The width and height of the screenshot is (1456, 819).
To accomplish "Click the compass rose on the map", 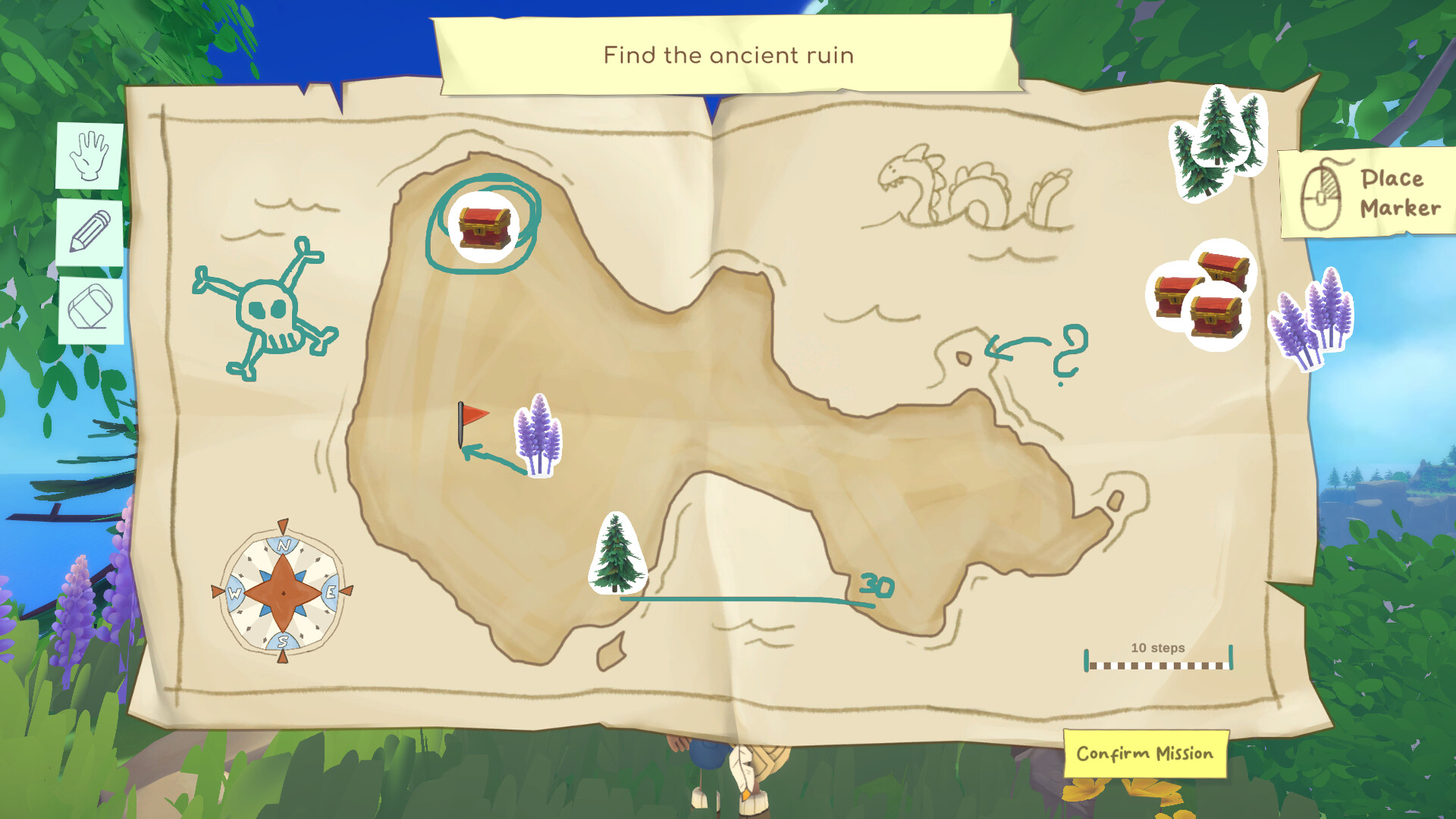I will coord(283,594).
